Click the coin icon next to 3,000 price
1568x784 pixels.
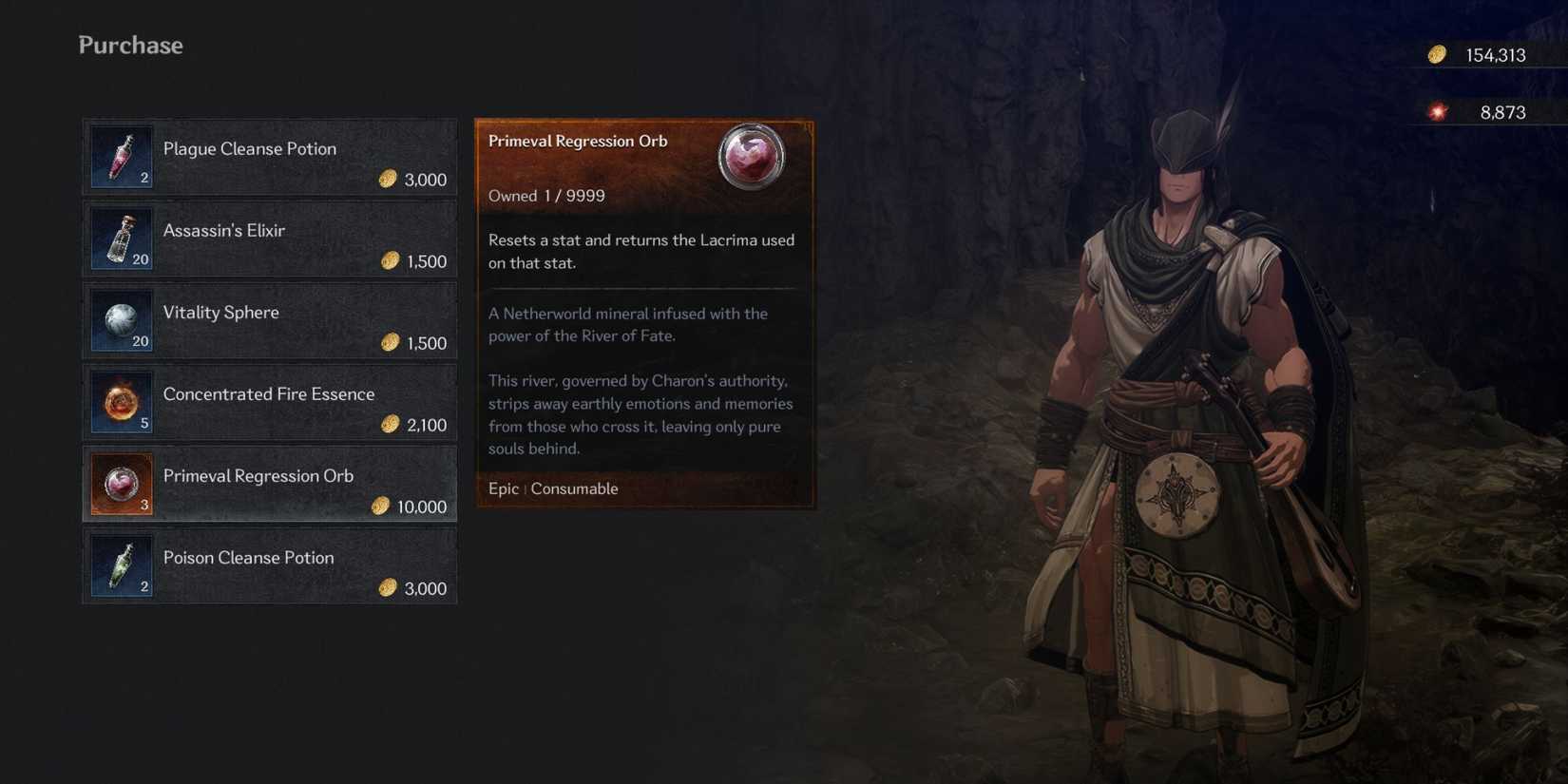point(388,179)
